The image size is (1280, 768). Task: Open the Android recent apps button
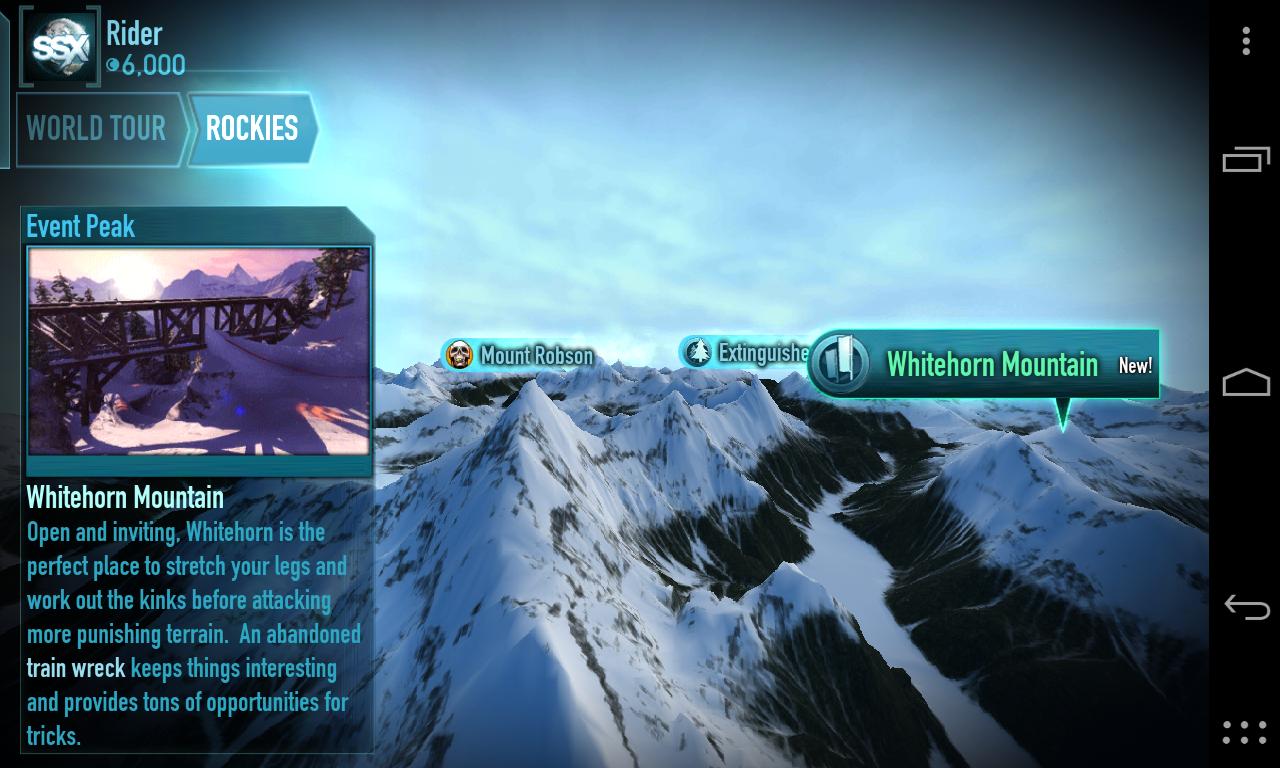pyautogui.click(x=1245, y=160)
